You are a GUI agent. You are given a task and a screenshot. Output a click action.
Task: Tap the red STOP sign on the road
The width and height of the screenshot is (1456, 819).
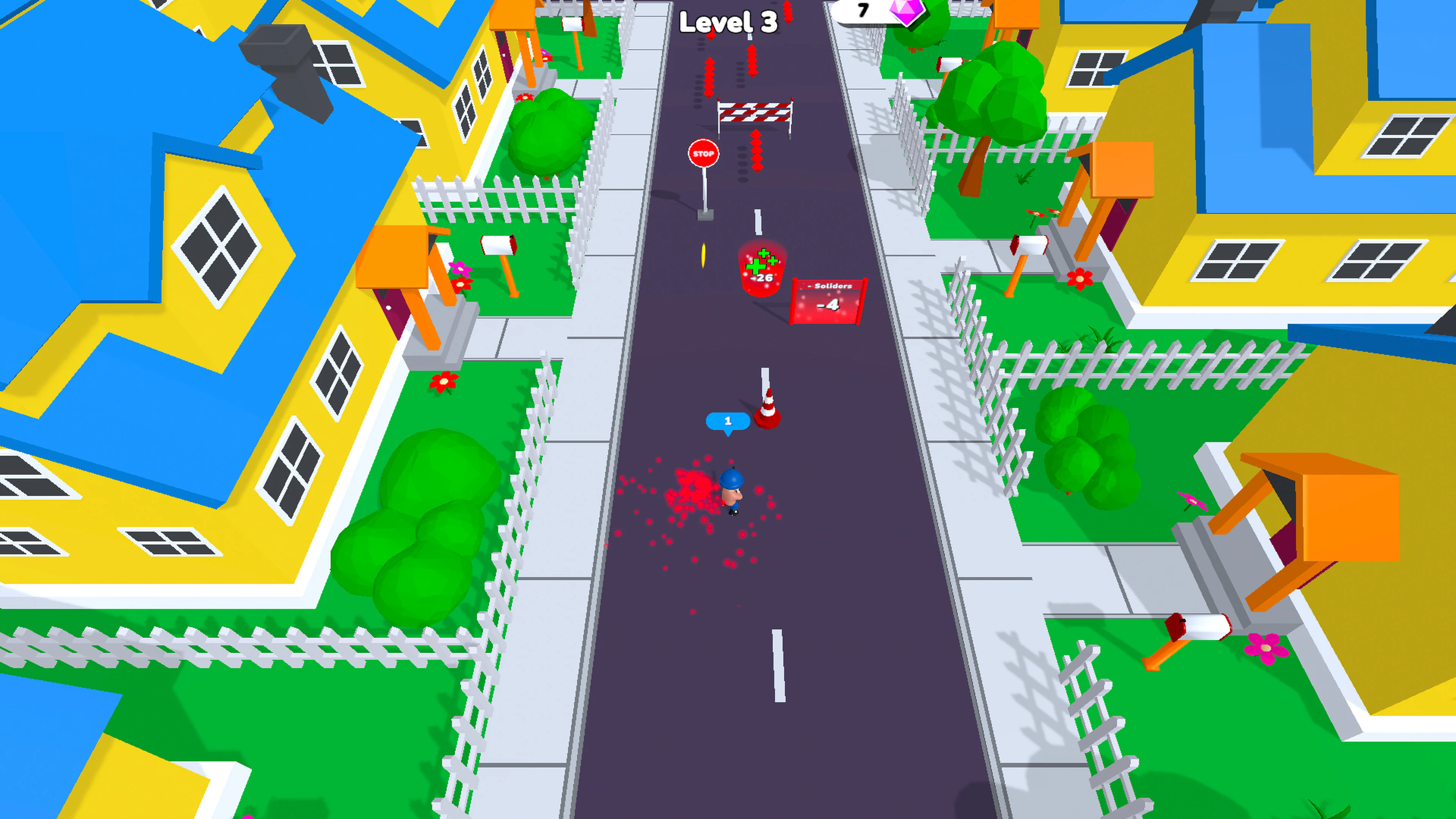(704, 152)
